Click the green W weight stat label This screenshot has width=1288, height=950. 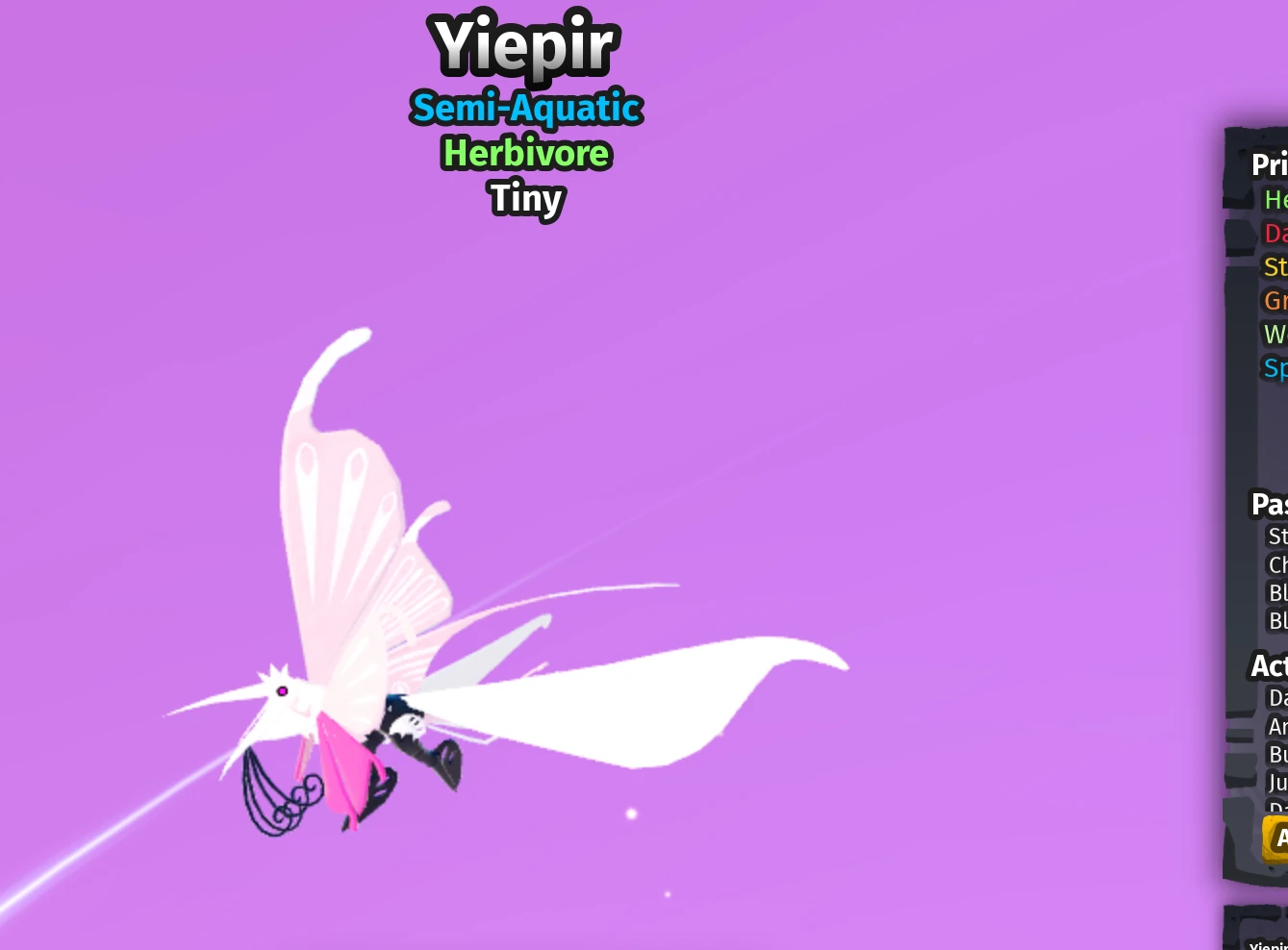(1275, 334)
